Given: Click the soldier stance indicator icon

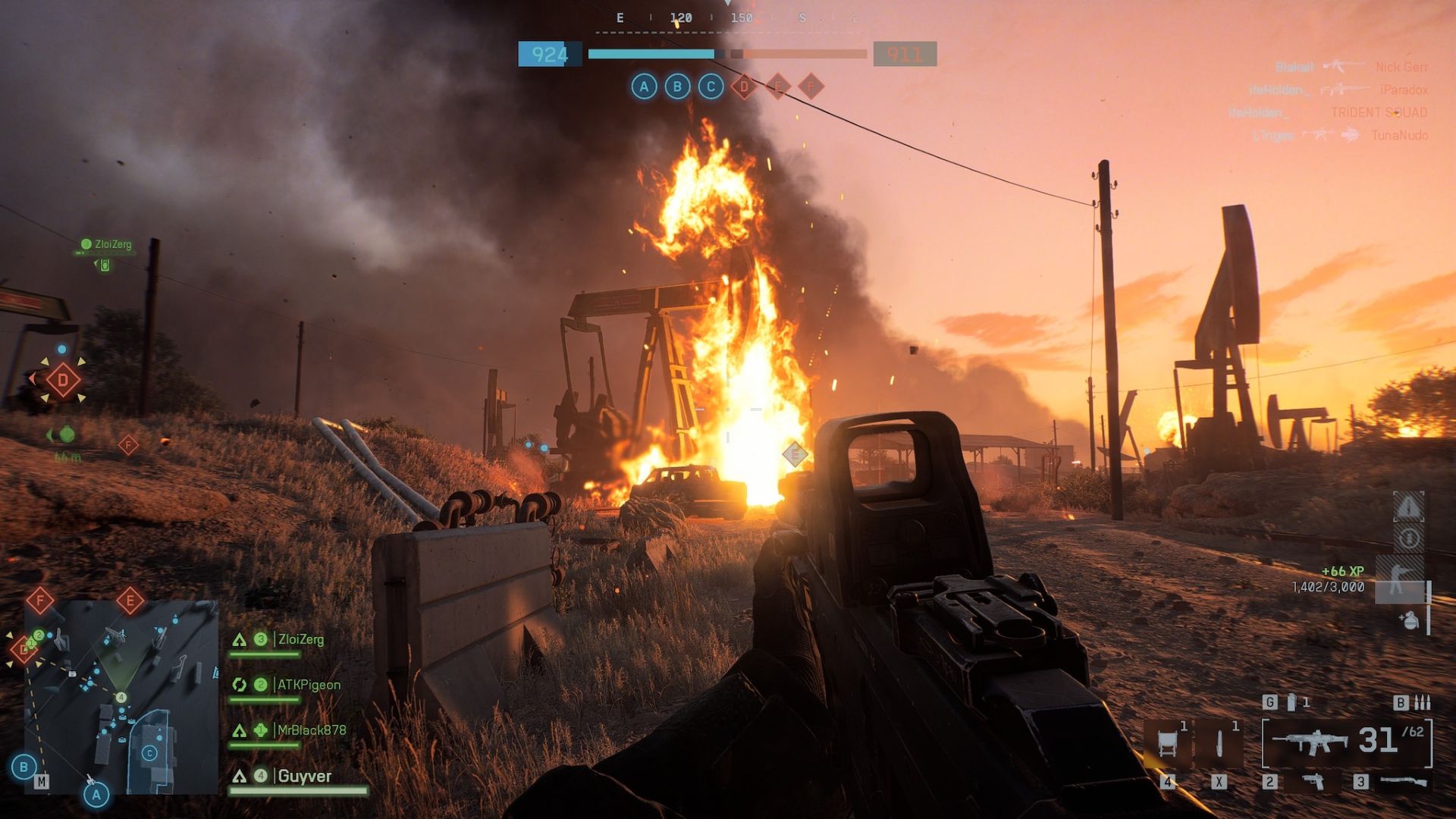Looking at the screenshot, I should 1398,579.
